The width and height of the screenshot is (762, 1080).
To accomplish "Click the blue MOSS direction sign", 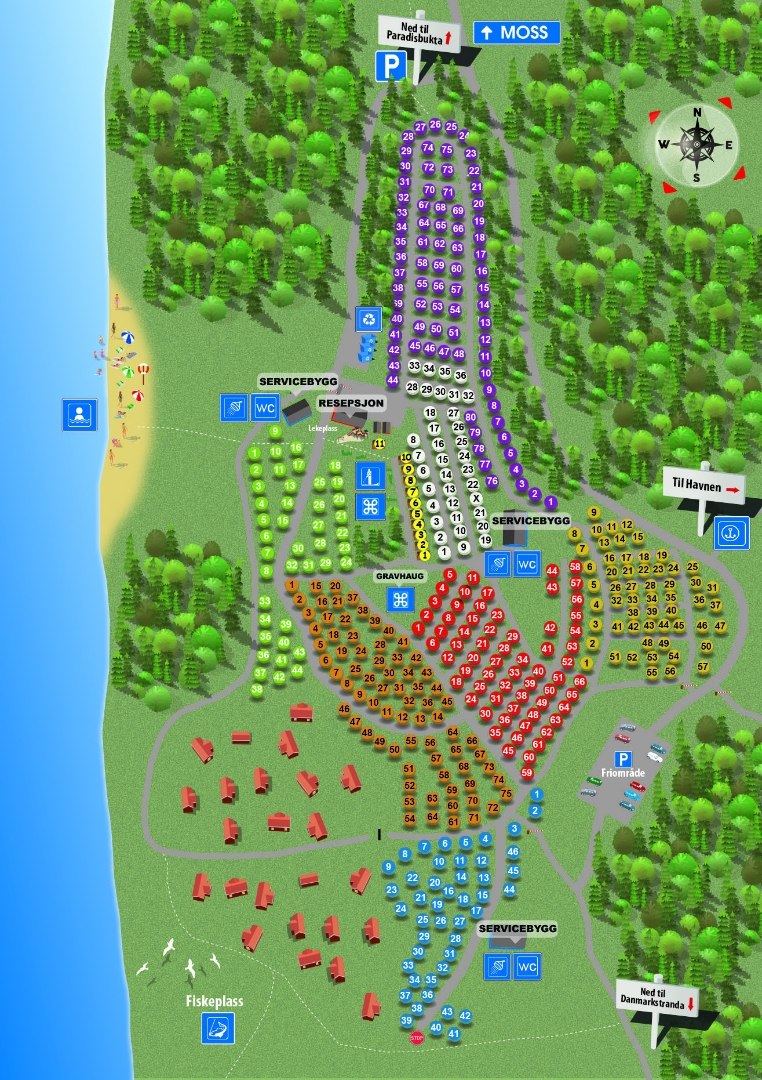I will 515,32.
